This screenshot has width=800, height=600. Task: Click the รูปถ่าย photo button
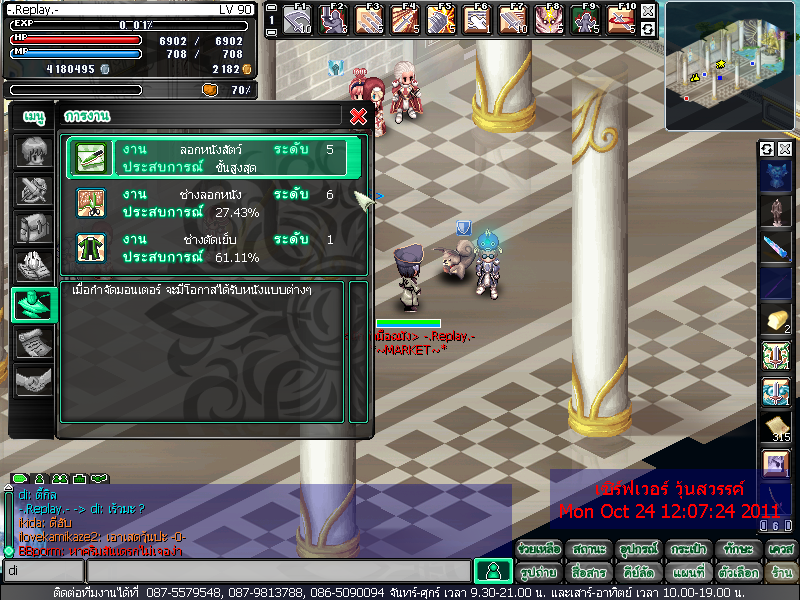pos(540,573)
